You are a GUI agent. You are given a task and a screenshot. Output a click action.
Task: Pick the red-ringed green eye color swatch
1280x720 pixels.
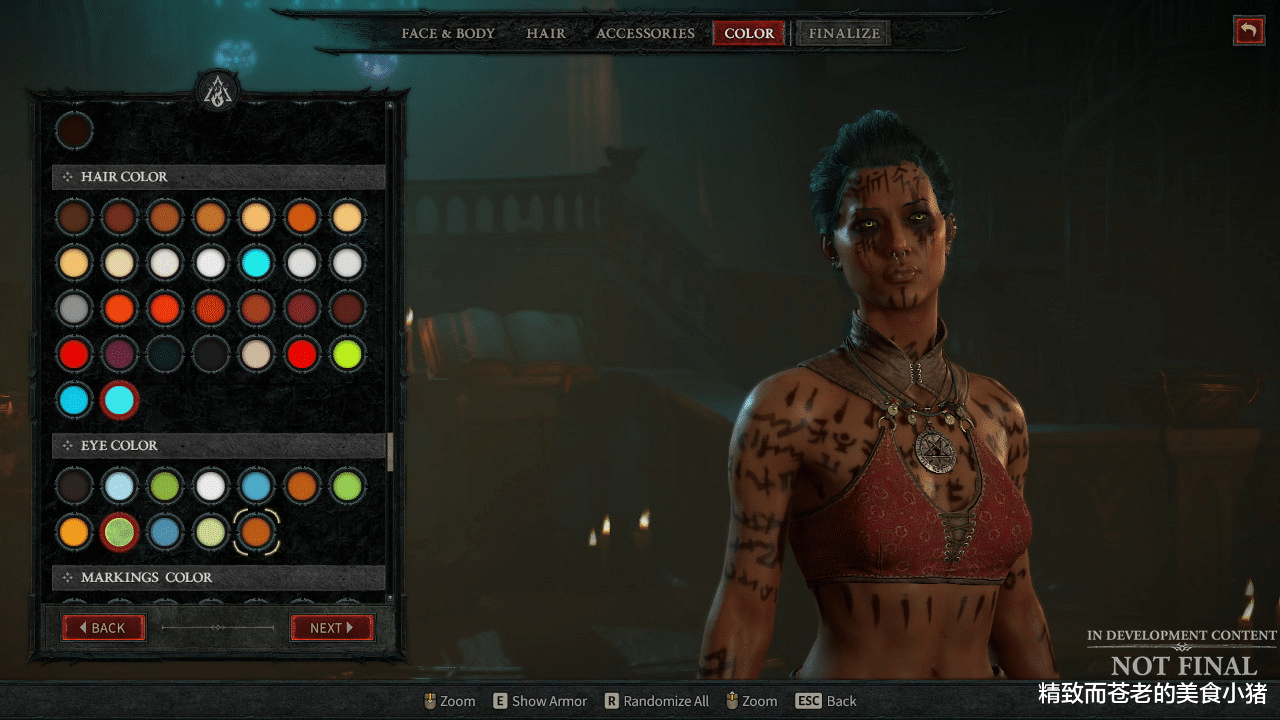click(x=120, y=531)
